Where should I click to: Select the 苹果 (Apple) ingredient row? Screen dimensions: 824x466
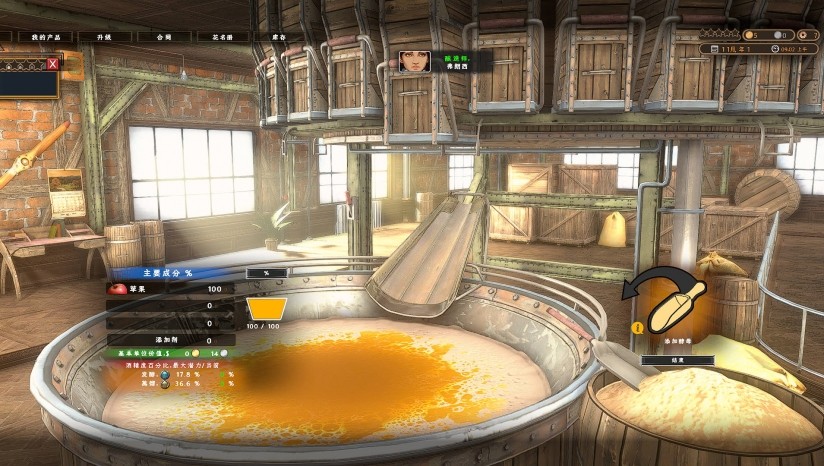[x=170, y=288]
